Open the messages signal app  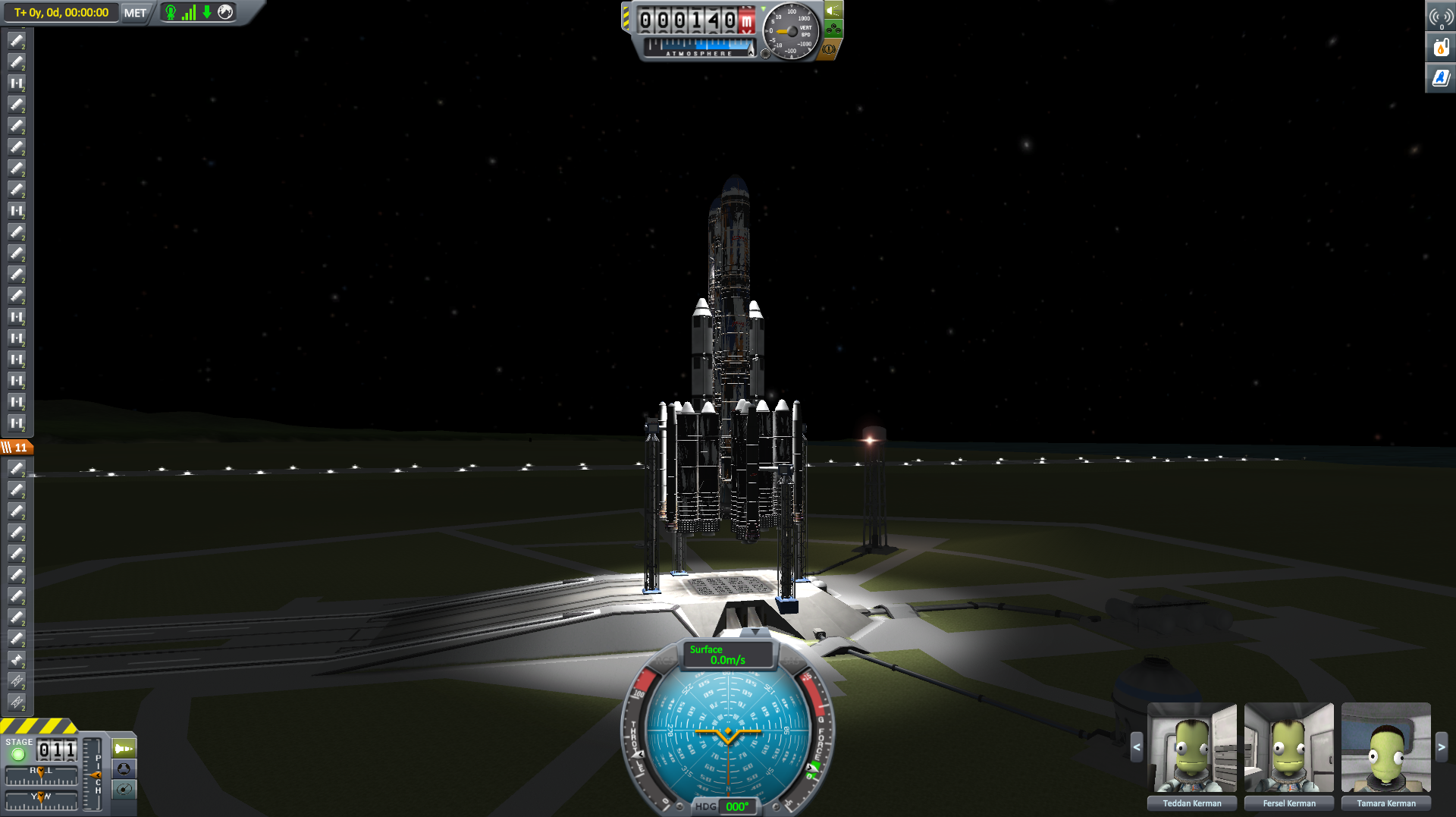pyautogui.click(x=1441, y=17)
